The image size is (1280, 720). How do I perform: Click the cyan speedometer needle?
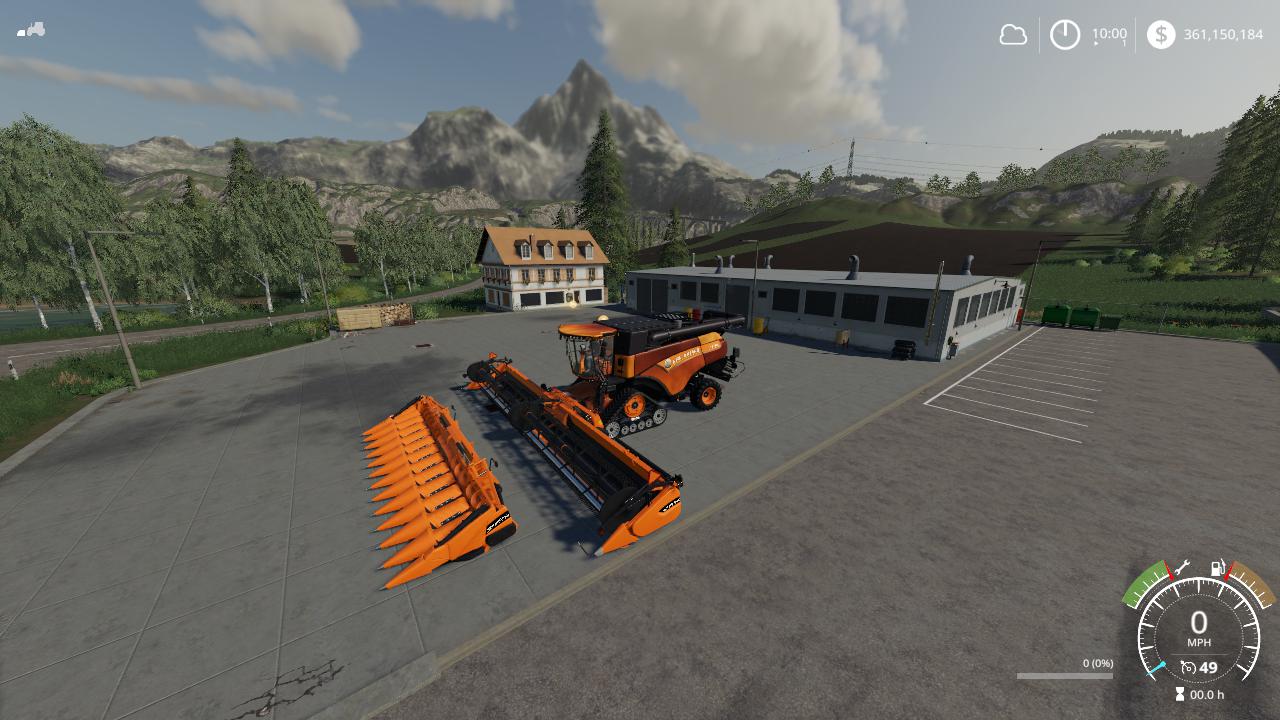click(x=1156, y=668)
